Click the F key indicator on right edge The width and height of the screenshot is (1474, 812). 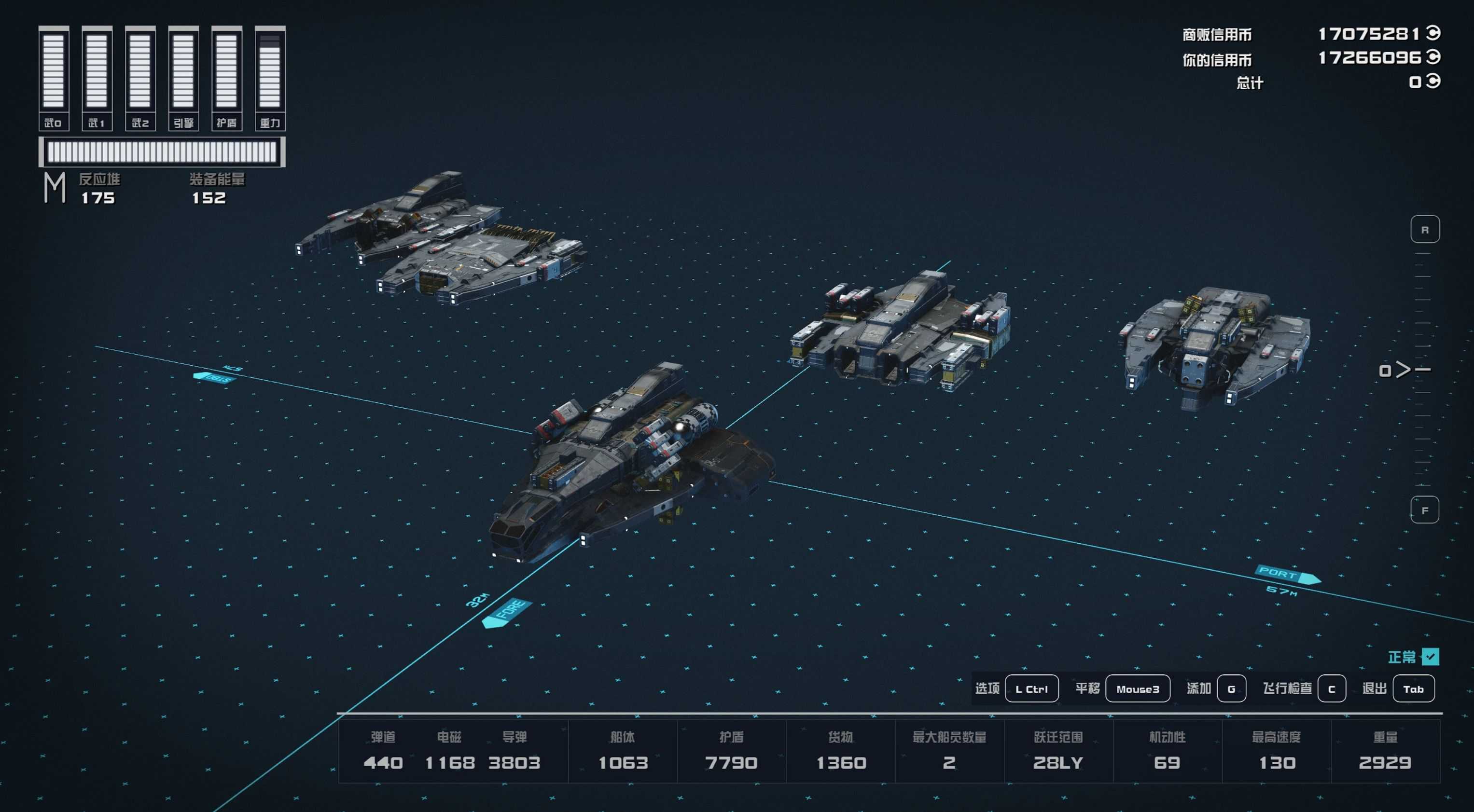click(x=1425, y=509)
